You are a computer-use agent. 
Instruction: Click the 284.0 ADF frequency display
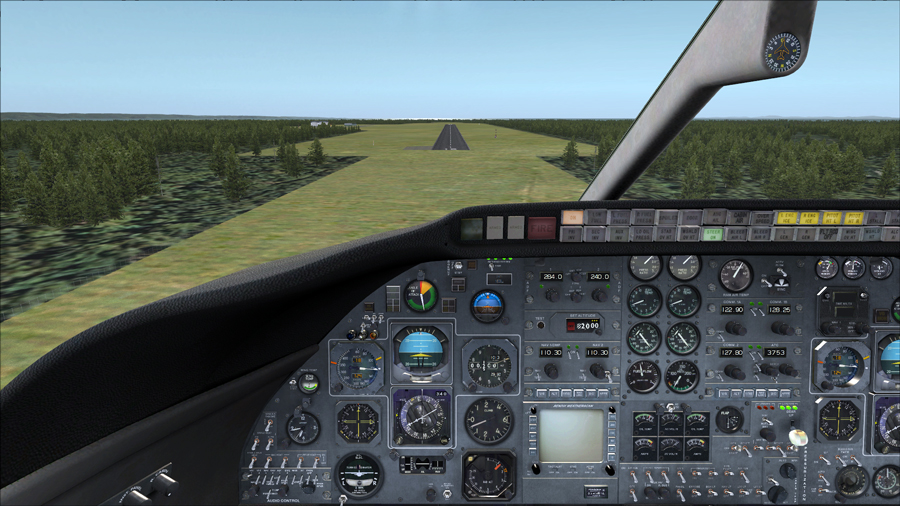tap(553, 277)
